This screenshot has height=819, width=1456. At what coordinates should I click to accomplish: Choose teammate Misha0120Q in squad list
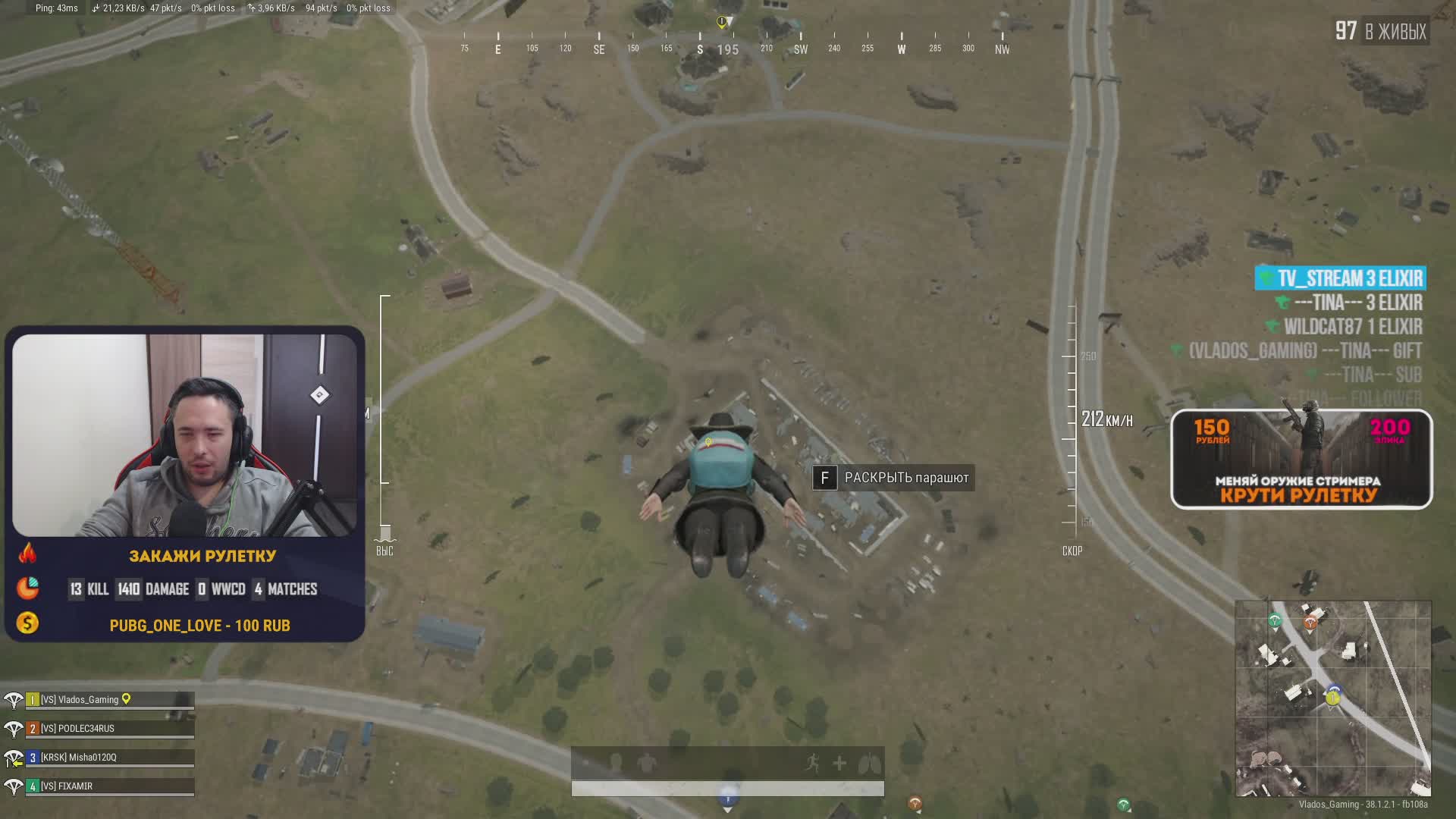click(79, 758)
